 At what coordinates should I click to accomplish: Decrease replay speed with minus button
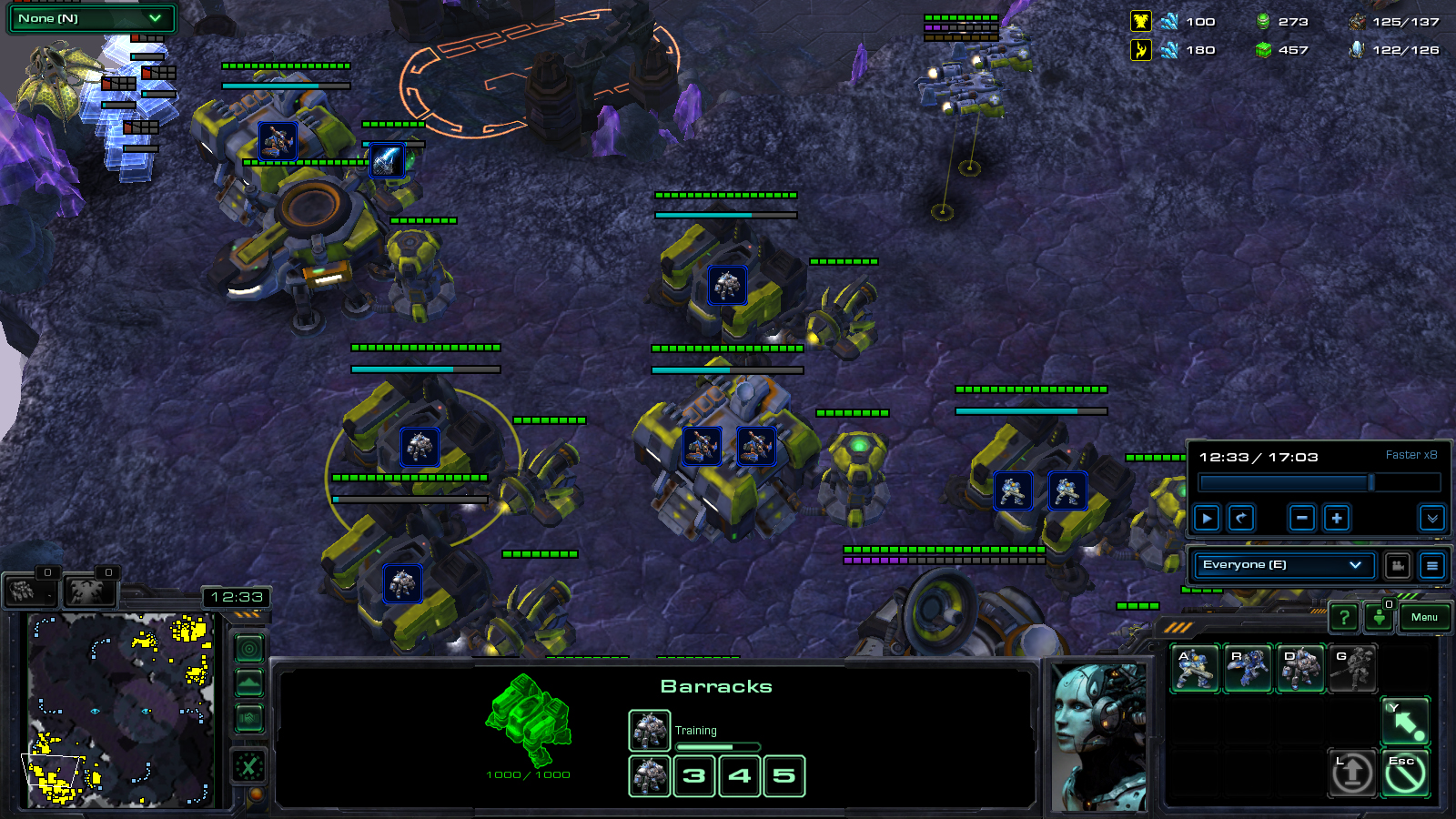click(x=1302, y=518)
